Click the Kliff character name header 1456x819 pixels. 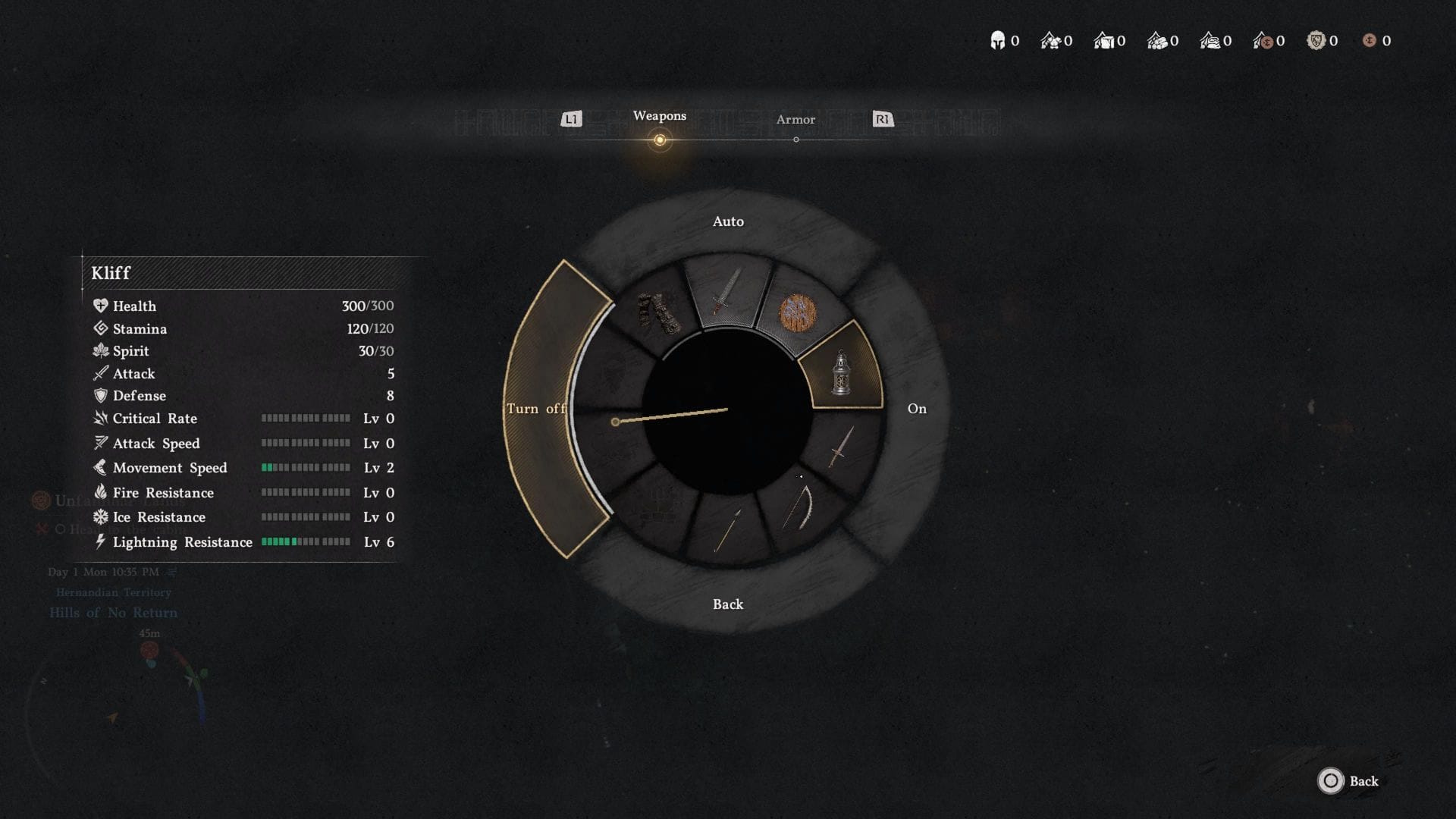click(111, 273)
